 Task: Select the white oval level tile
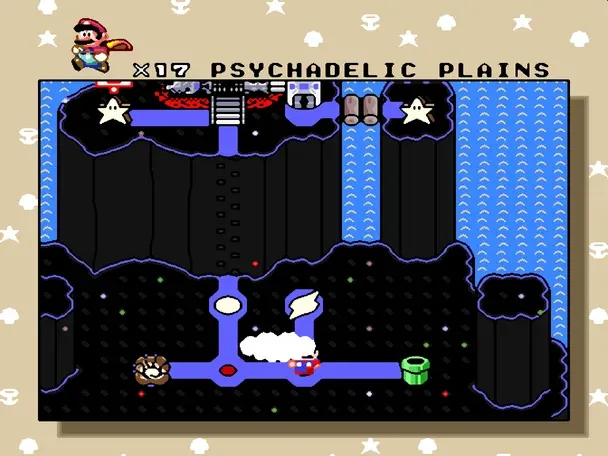(228, 303)
